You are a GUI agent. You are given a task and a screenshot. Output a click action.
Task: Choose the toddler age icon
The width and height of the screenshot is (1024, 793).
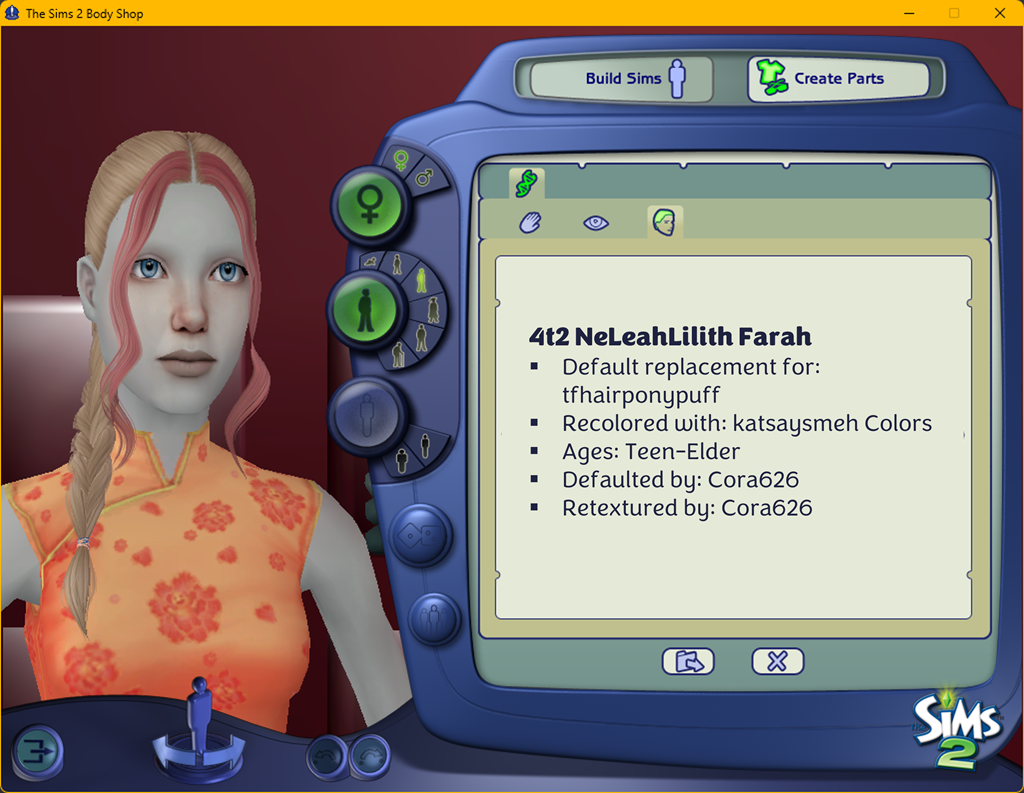click(x=372, y=262)
